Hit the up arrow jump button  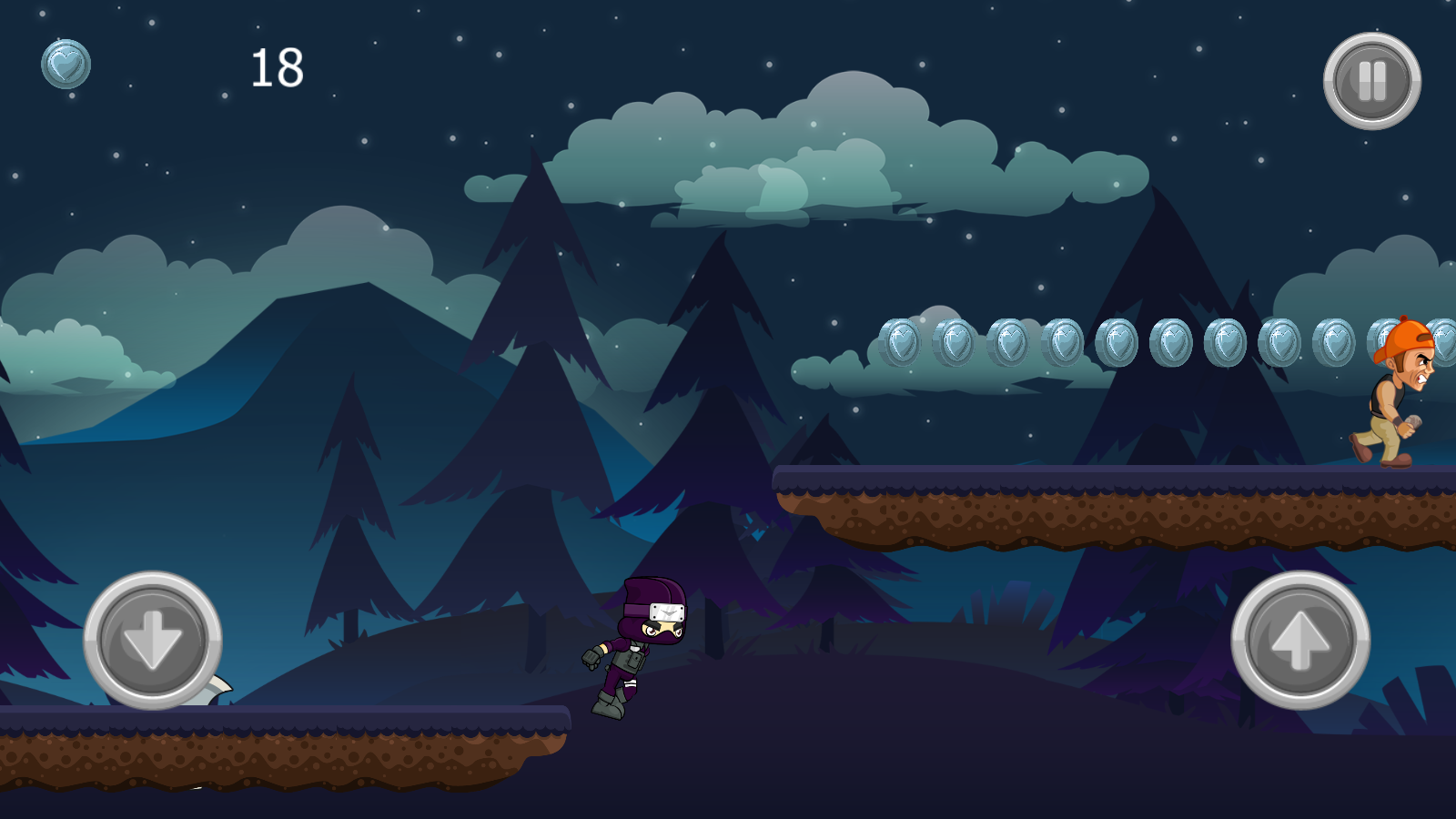[1299, 640]
